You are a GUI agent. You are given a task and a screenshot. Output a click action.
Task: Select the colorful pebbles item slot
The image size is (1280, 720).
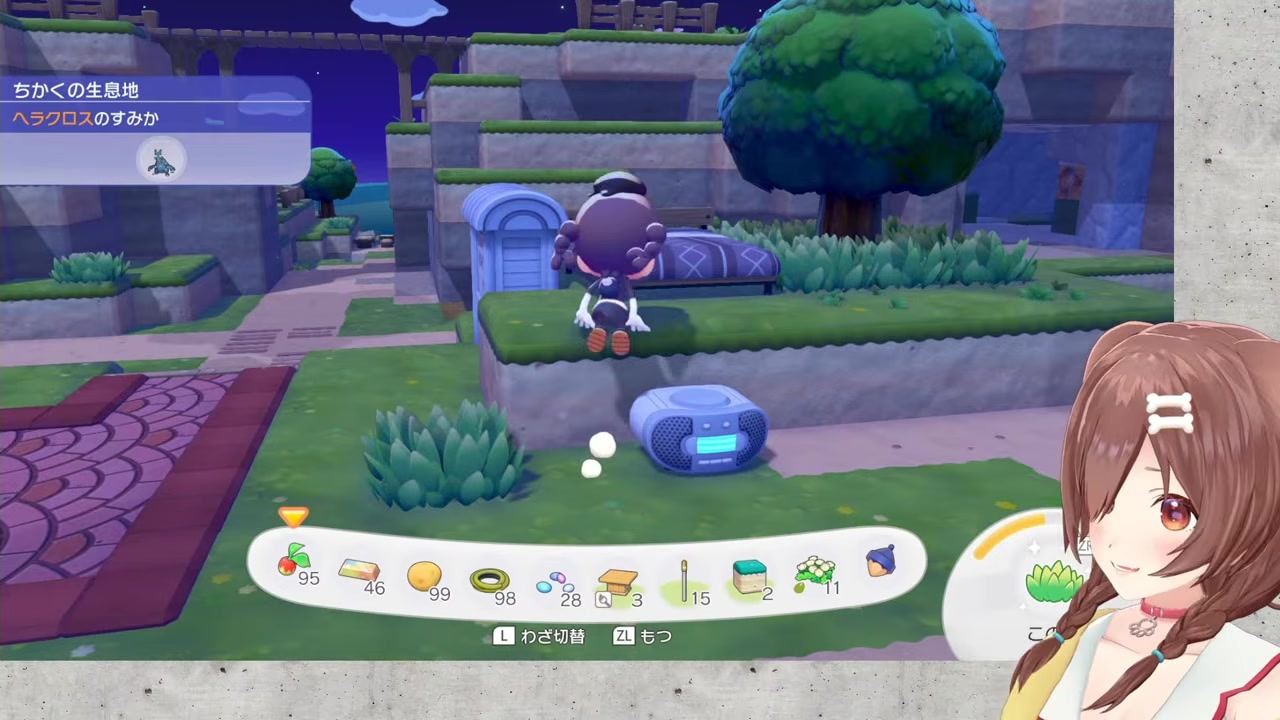(x=553, y=582)
